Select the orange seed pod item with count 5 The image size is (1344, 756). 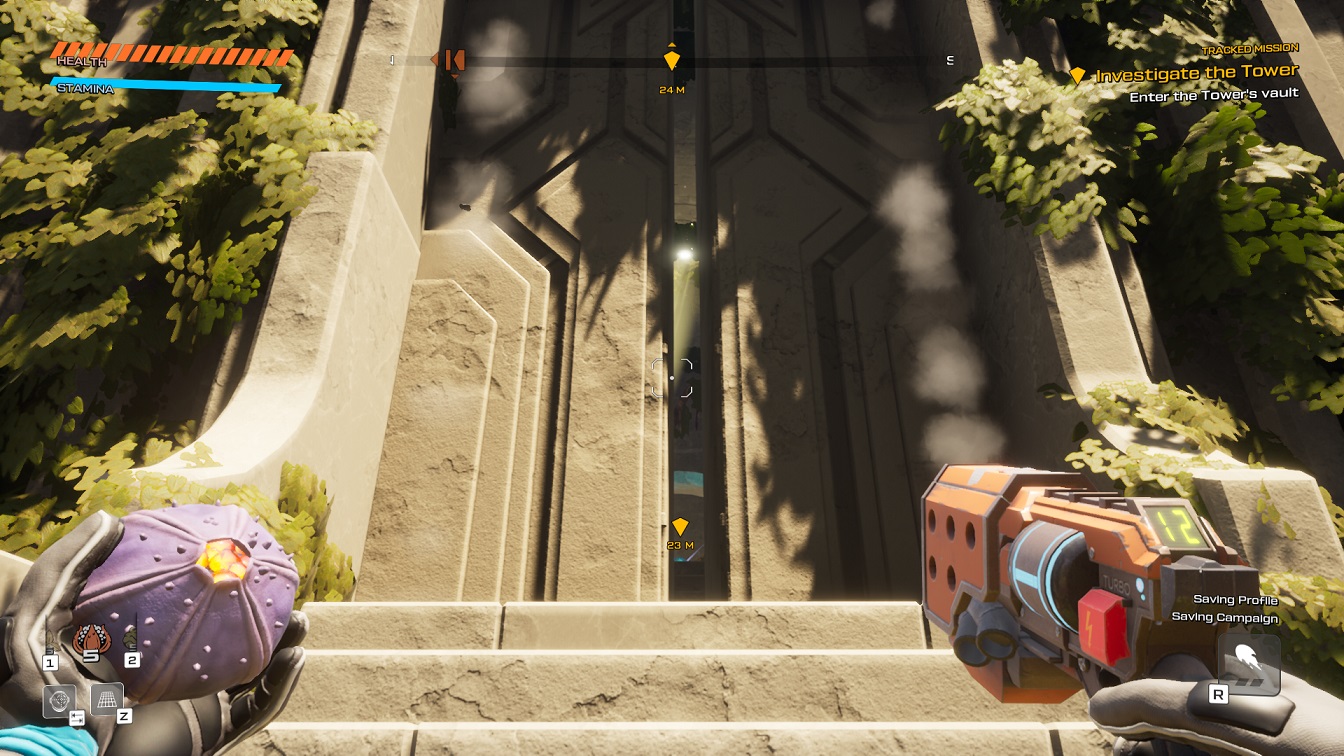click(x=89, y=638)
